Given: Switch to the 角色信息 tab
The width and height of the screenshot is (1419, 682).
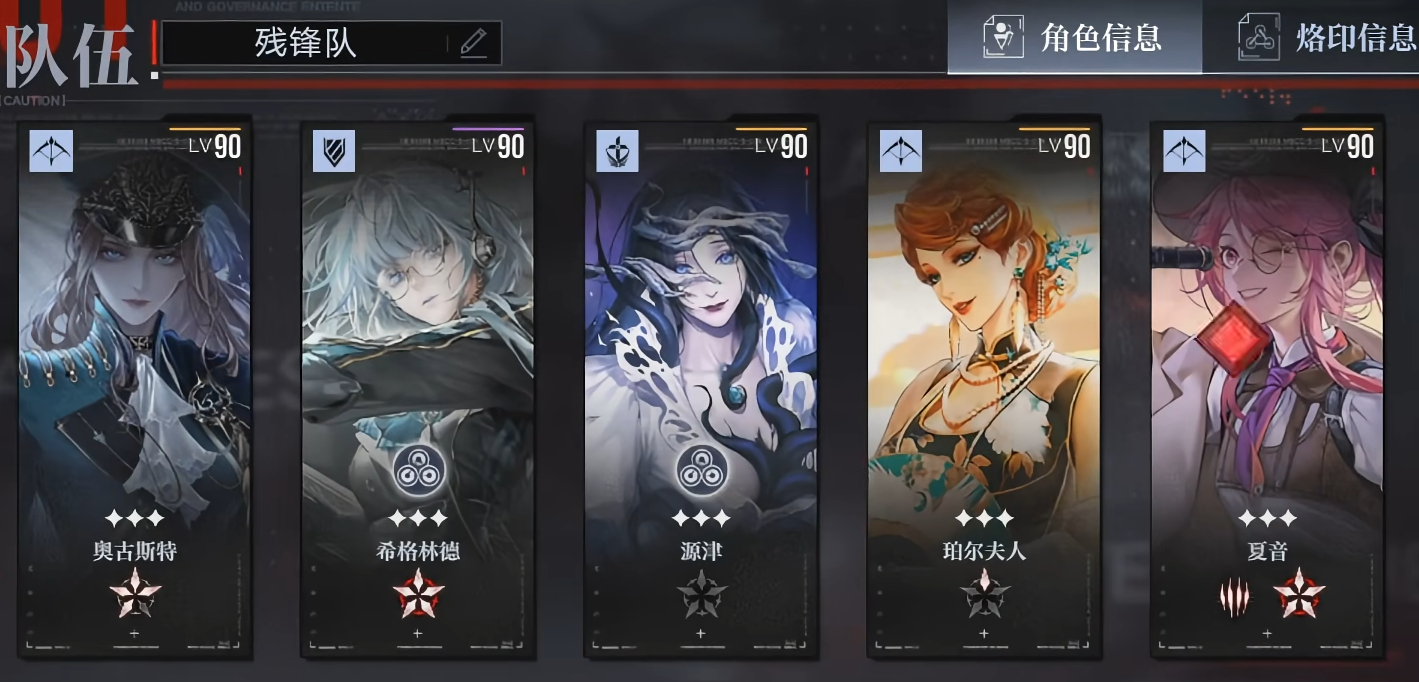Looking at the screenshot, I should pyautogui.click(x=1075, y=37).
